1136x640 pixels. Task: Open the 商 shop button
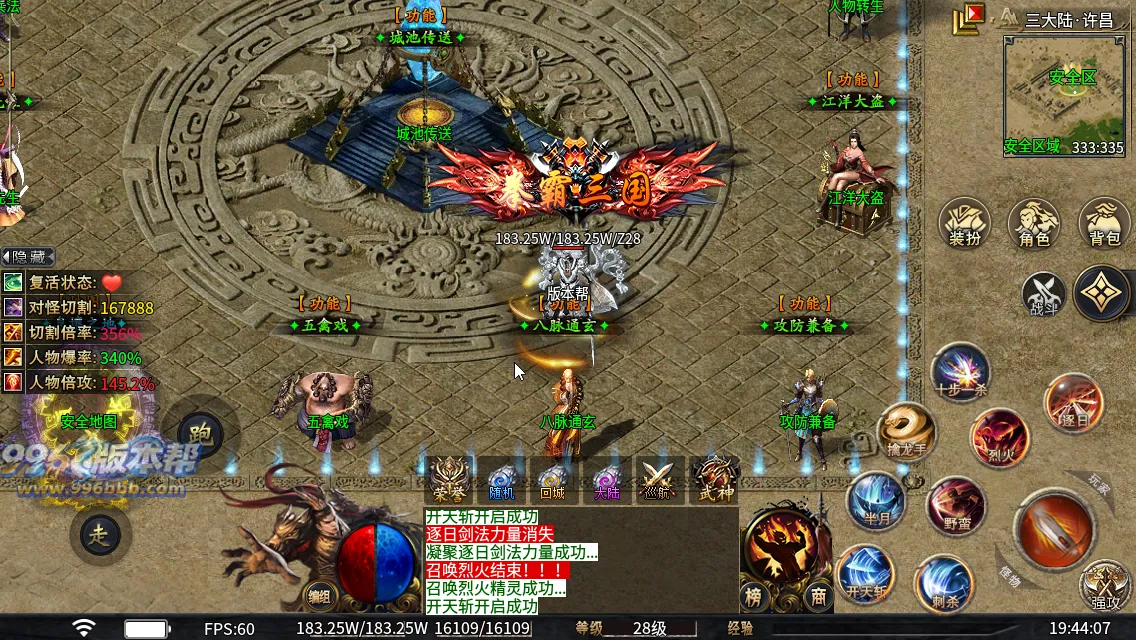point(818,597)
